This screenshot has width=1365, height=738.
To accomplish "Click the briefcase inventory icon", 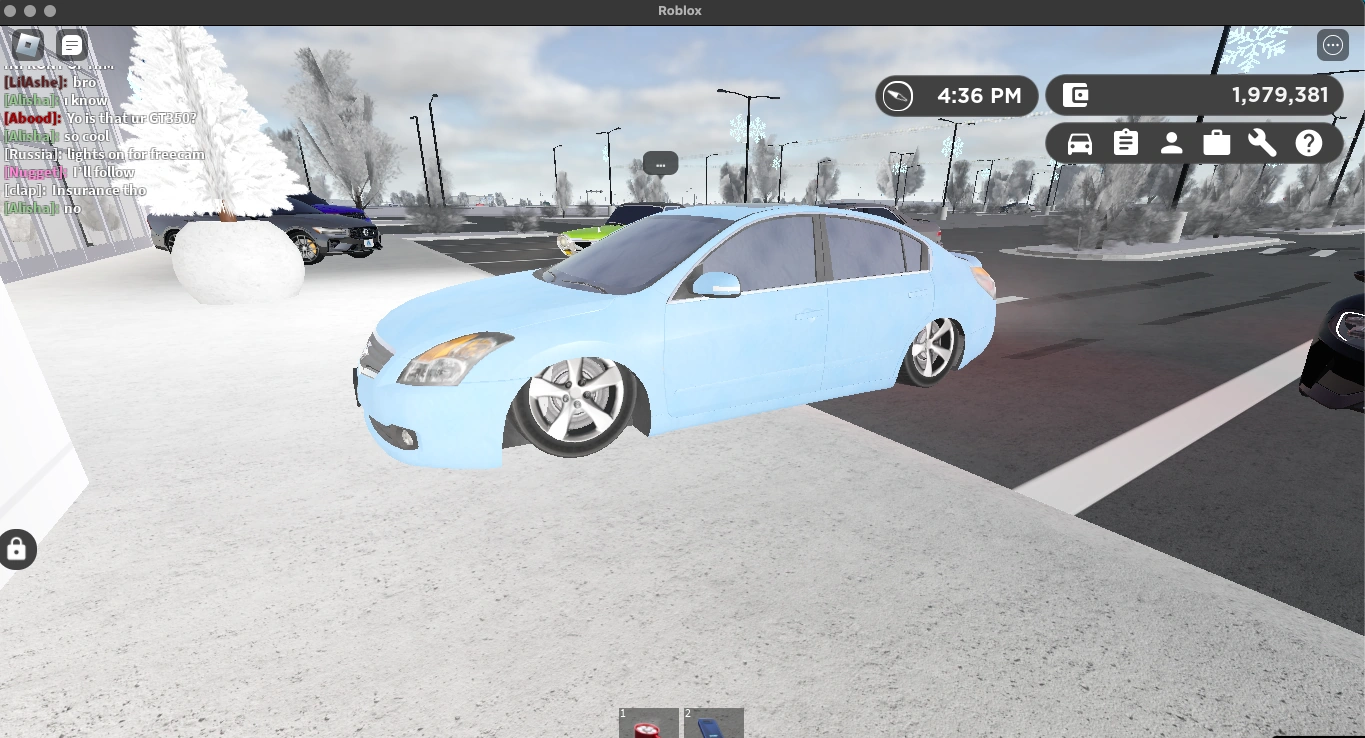I will 1216,142.
